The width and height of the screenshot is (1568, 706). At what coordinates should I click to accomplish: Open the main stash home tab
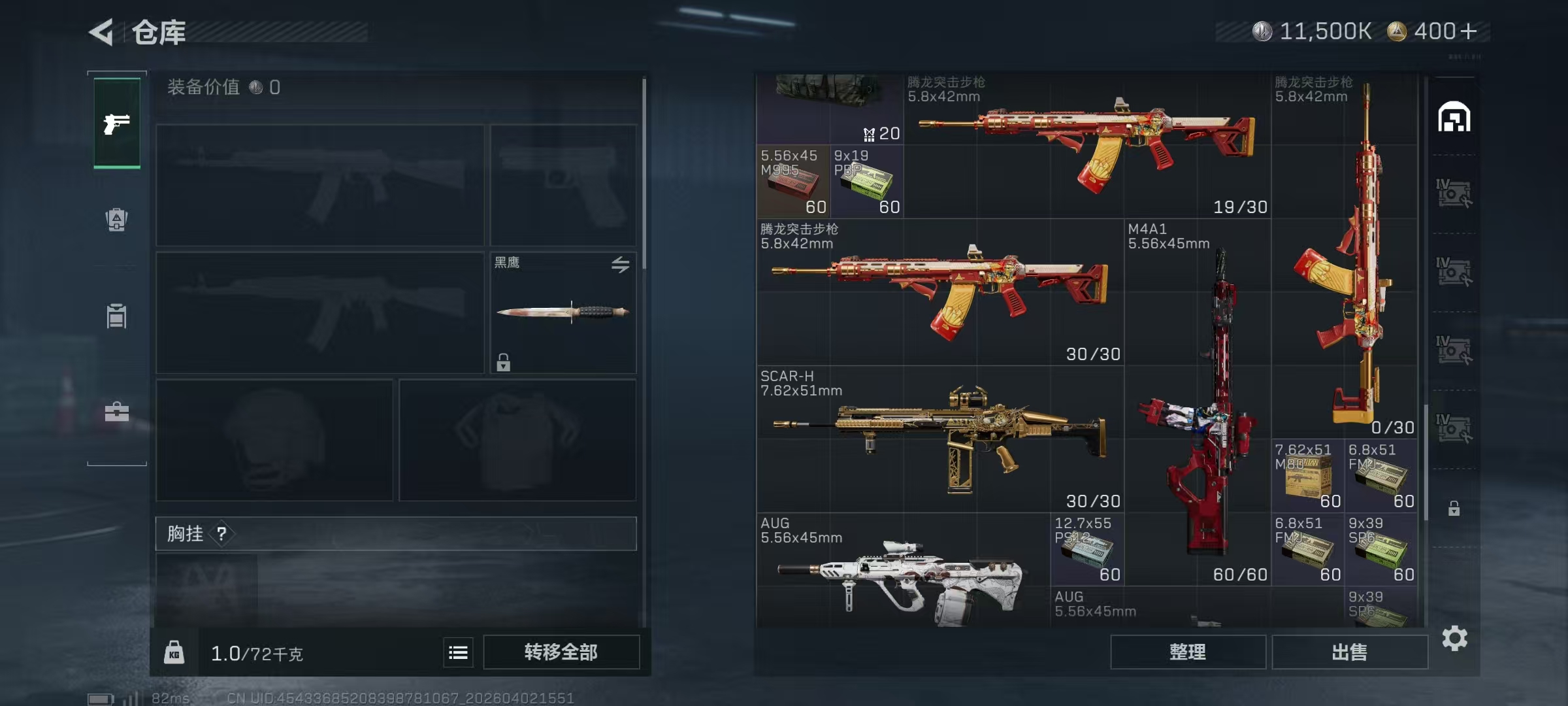(x=1454, y=118)
